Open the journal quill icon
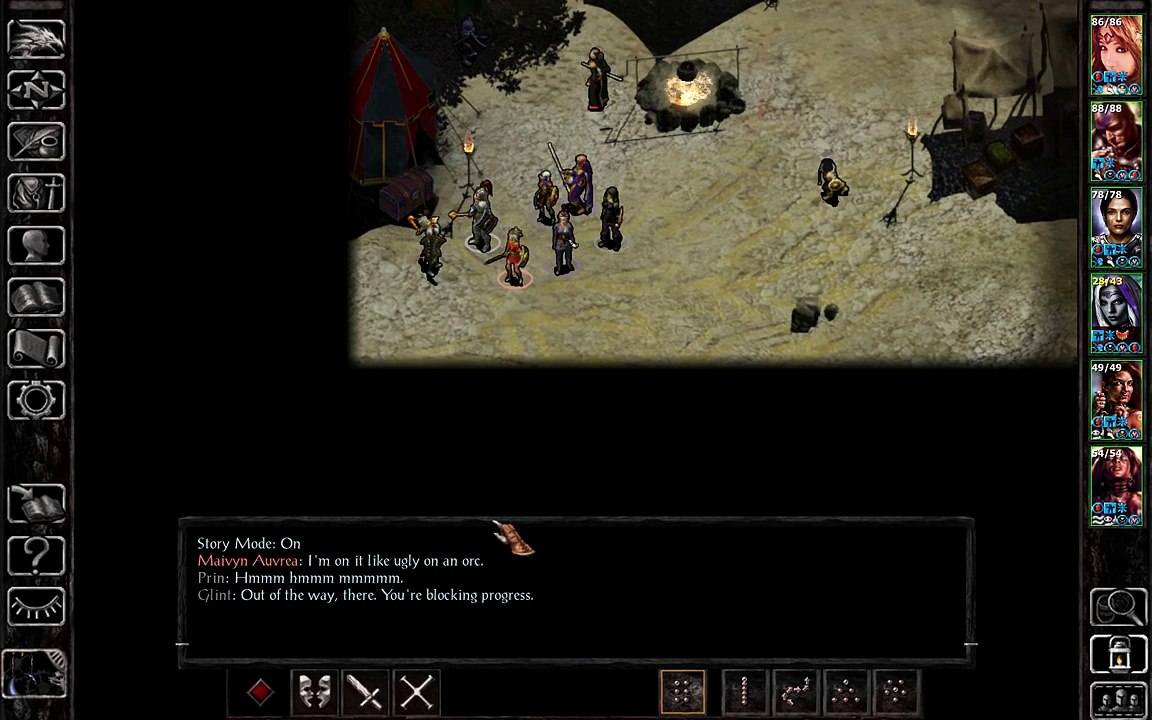The image size is (1152, 720). coord(36,142)
